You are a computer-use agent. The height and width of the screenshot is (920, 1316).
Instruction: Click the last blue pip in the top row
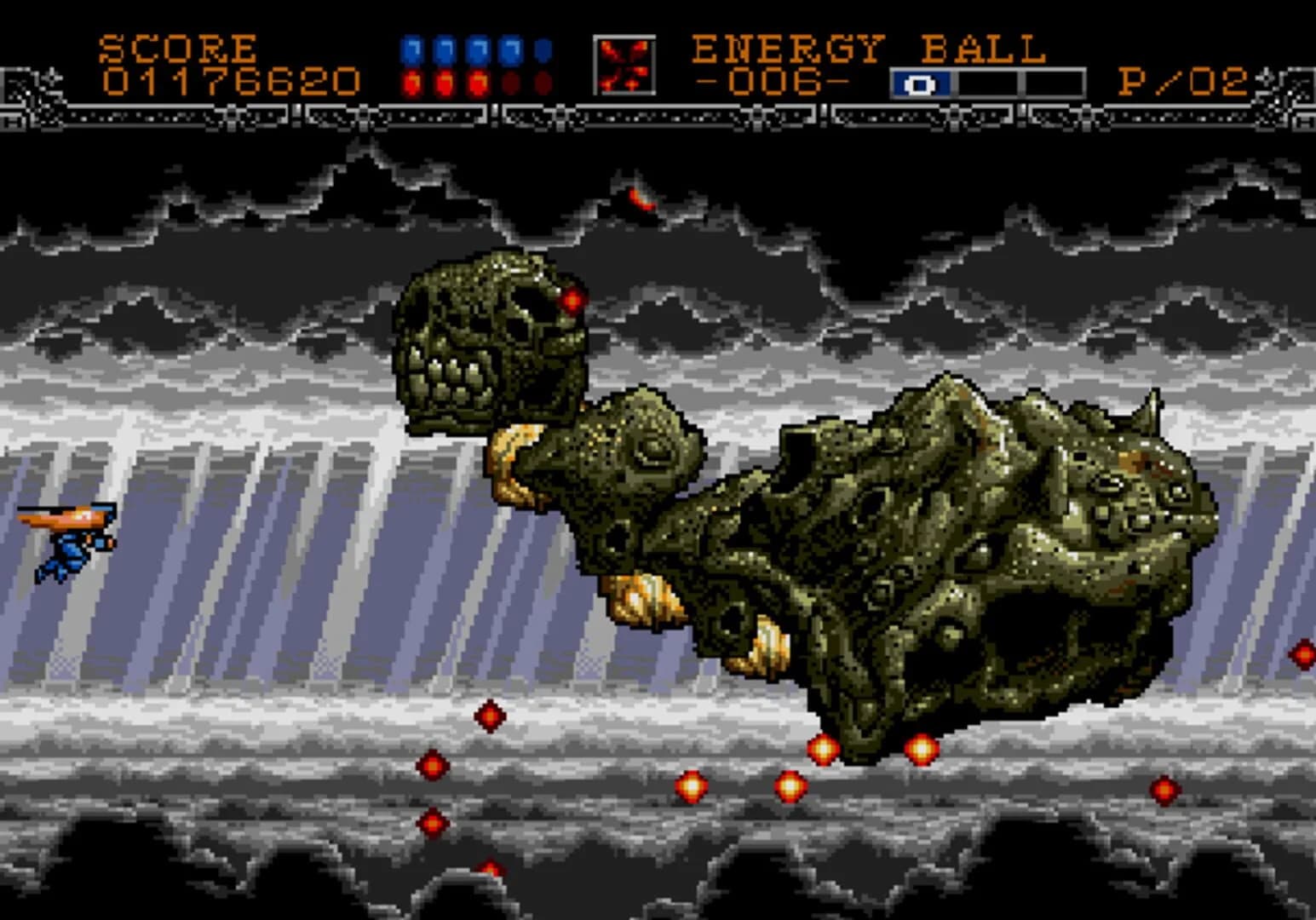coord(543,51)
